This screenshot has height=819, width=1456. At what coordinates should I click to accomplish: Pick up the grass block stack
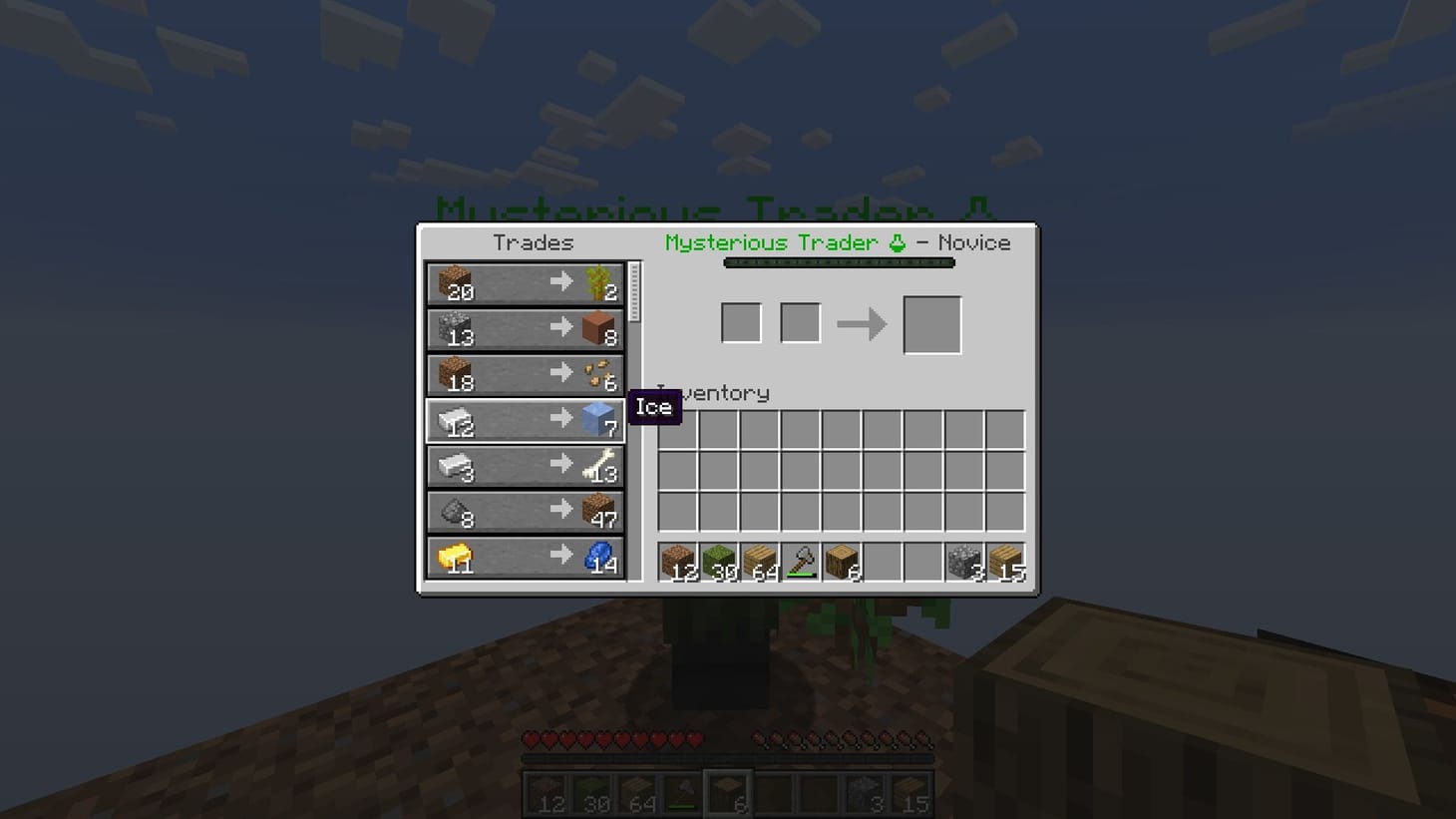(720, 561)
